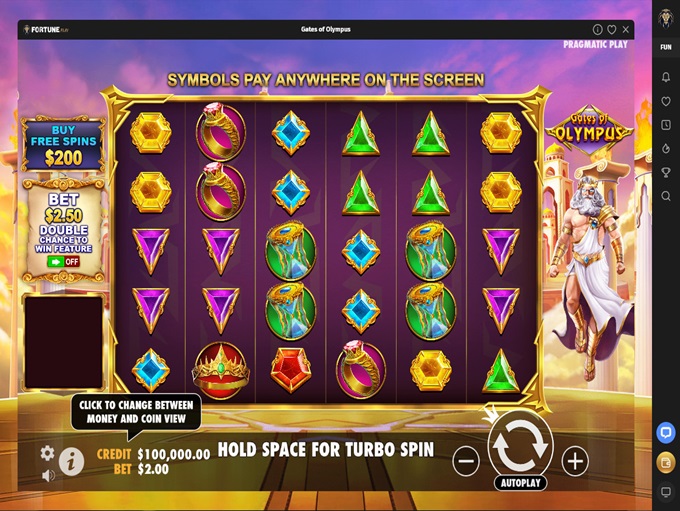Close the Gates of Olympus game window
Image resolution: width=680 pixels, height=511 pixels.
(x=626, y=30)
